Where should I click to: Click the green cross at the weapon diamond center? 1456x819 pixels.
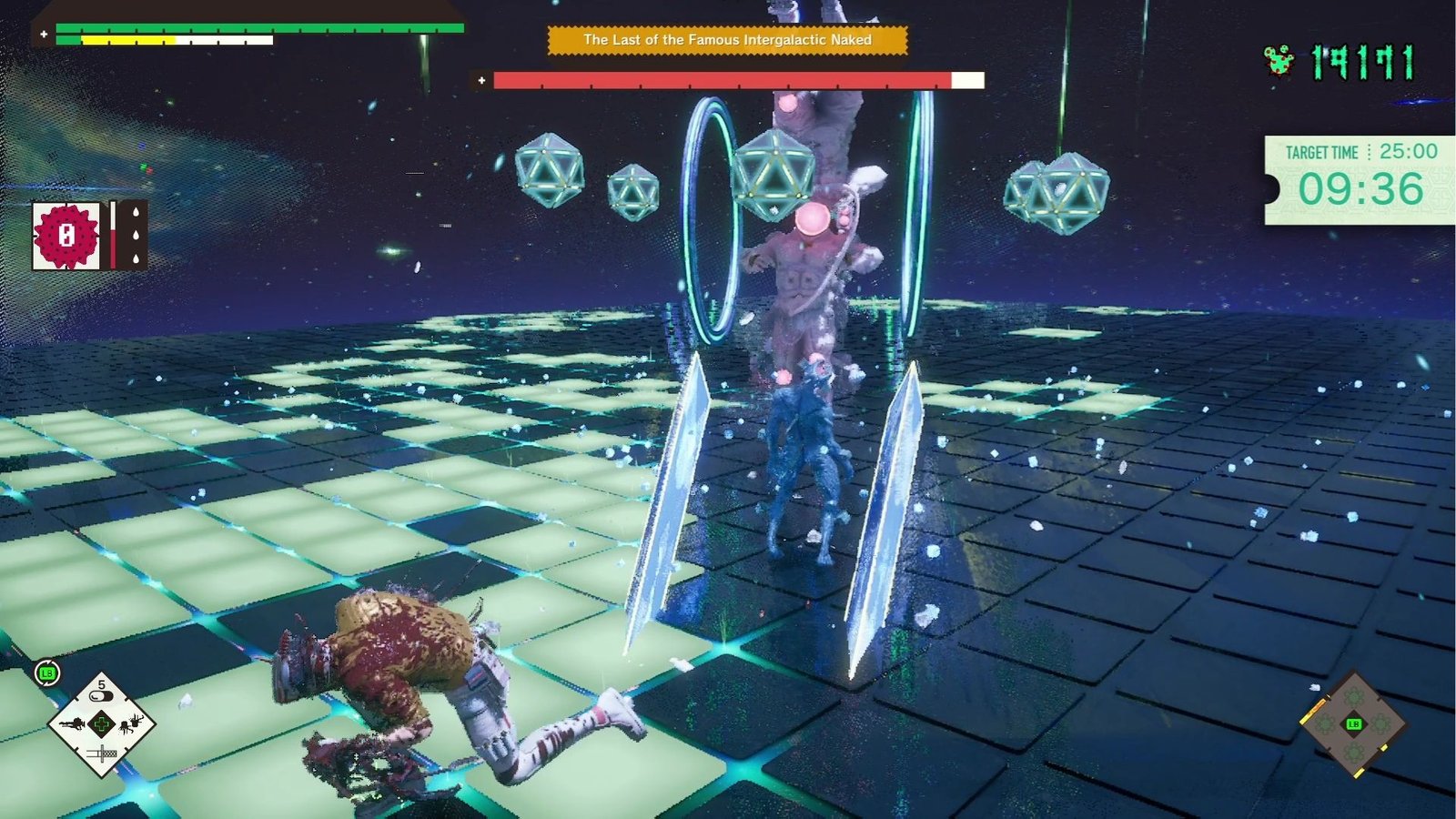click(x=102, y=723)
